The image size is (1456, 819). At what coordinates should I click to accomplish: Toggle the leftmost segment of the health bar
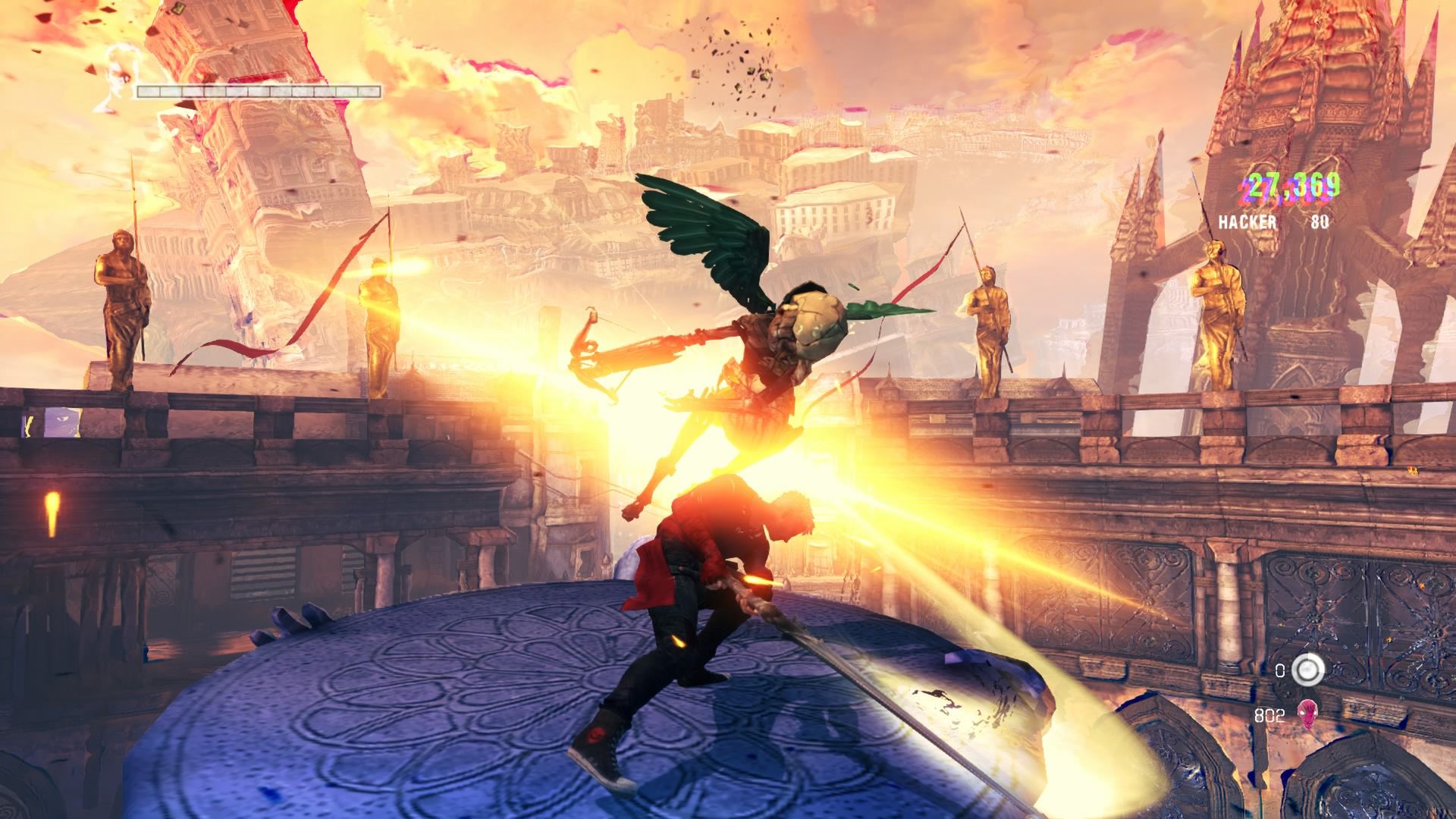[149, 90]
